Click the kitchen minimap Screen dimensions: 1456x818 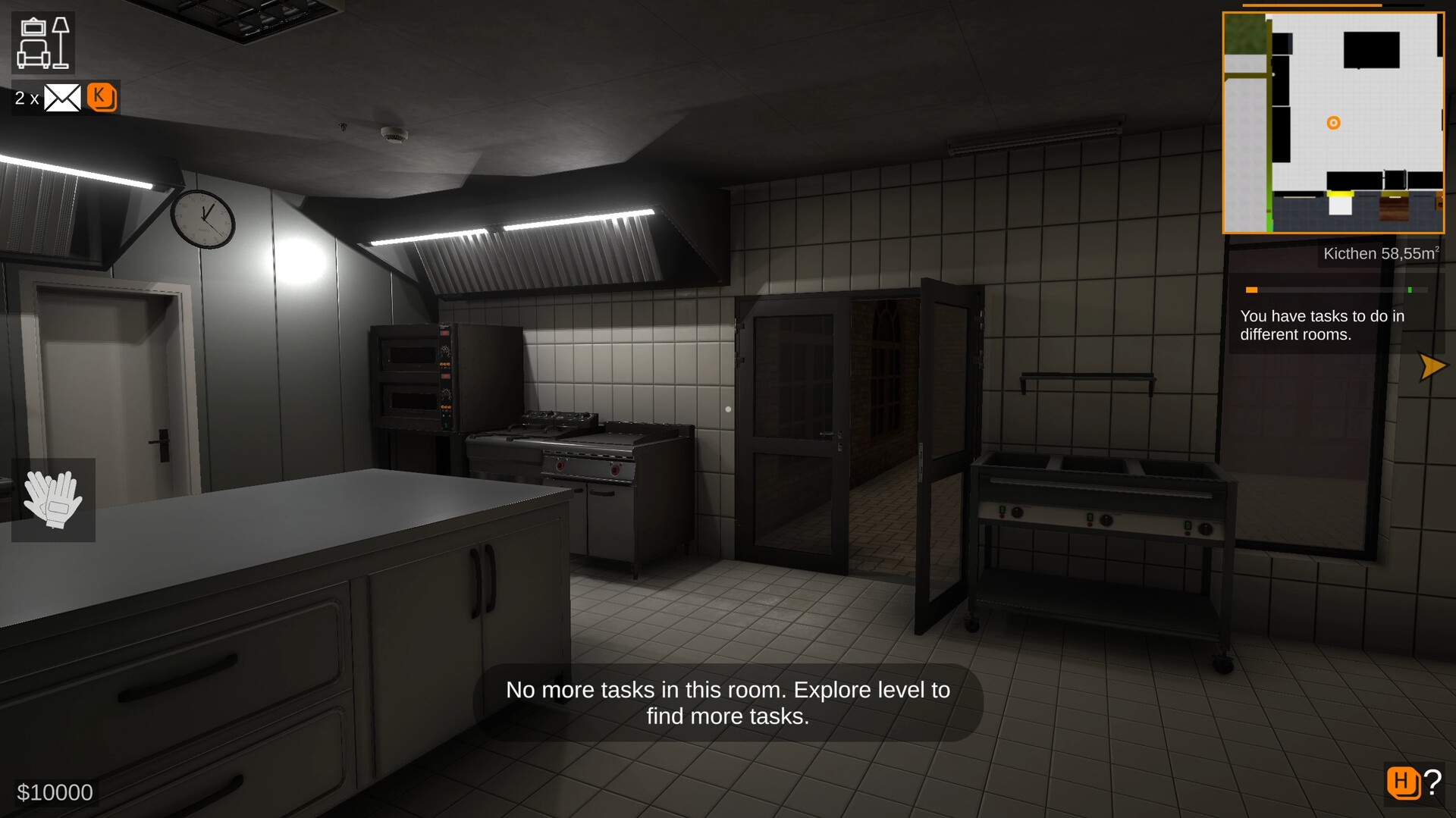1333,123
